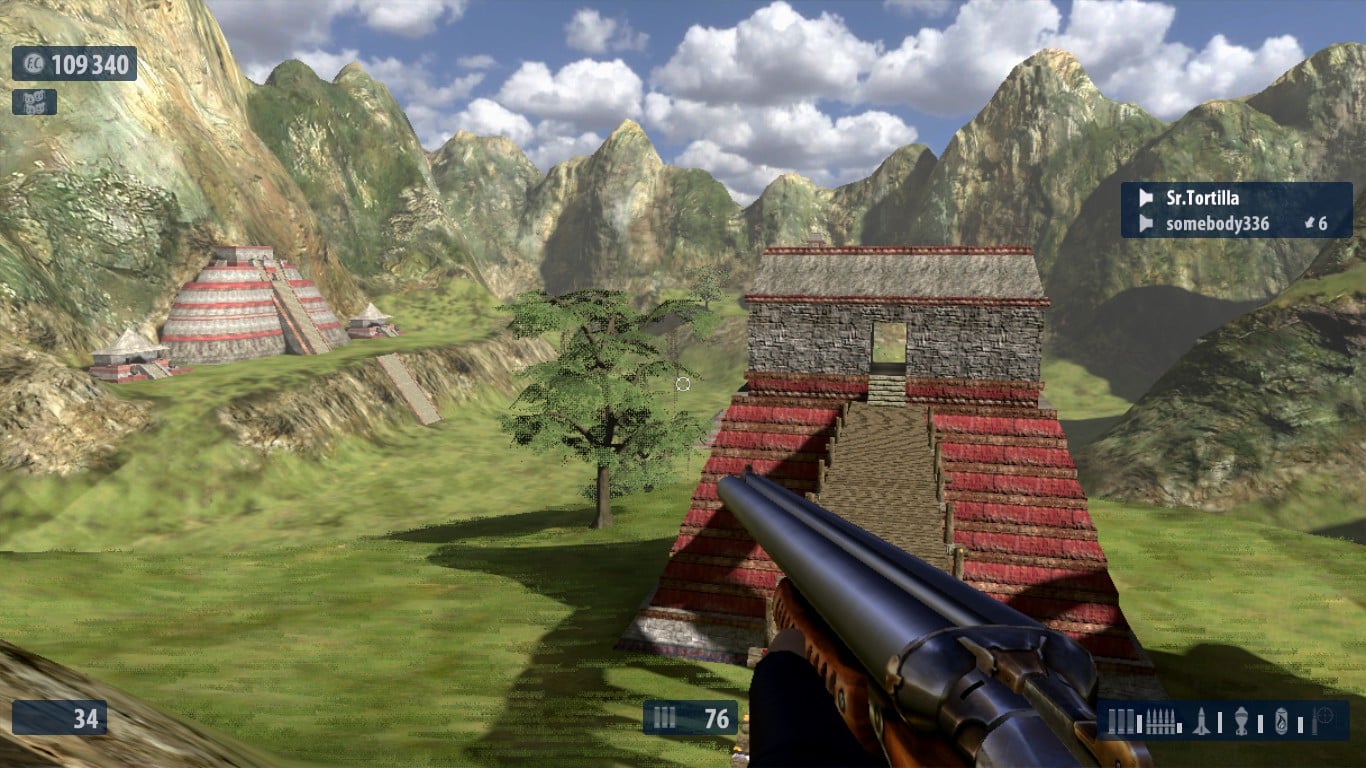Image resolution: width=1366 pixels, height=768 pixels.
Task: Click the cannonball bomb ammo icon
Action: [x=1241, y=720]
